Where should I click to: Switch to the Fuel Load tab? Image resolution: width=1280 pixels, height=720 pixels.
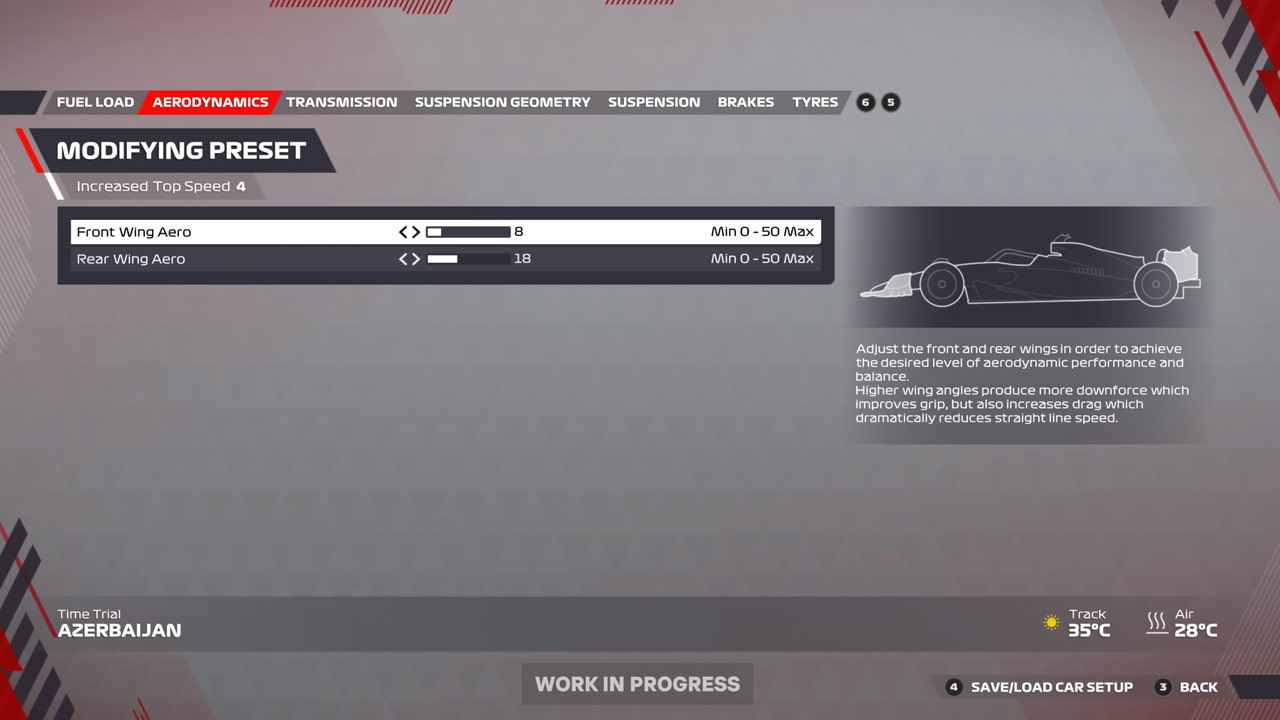[x=95, y=102]
